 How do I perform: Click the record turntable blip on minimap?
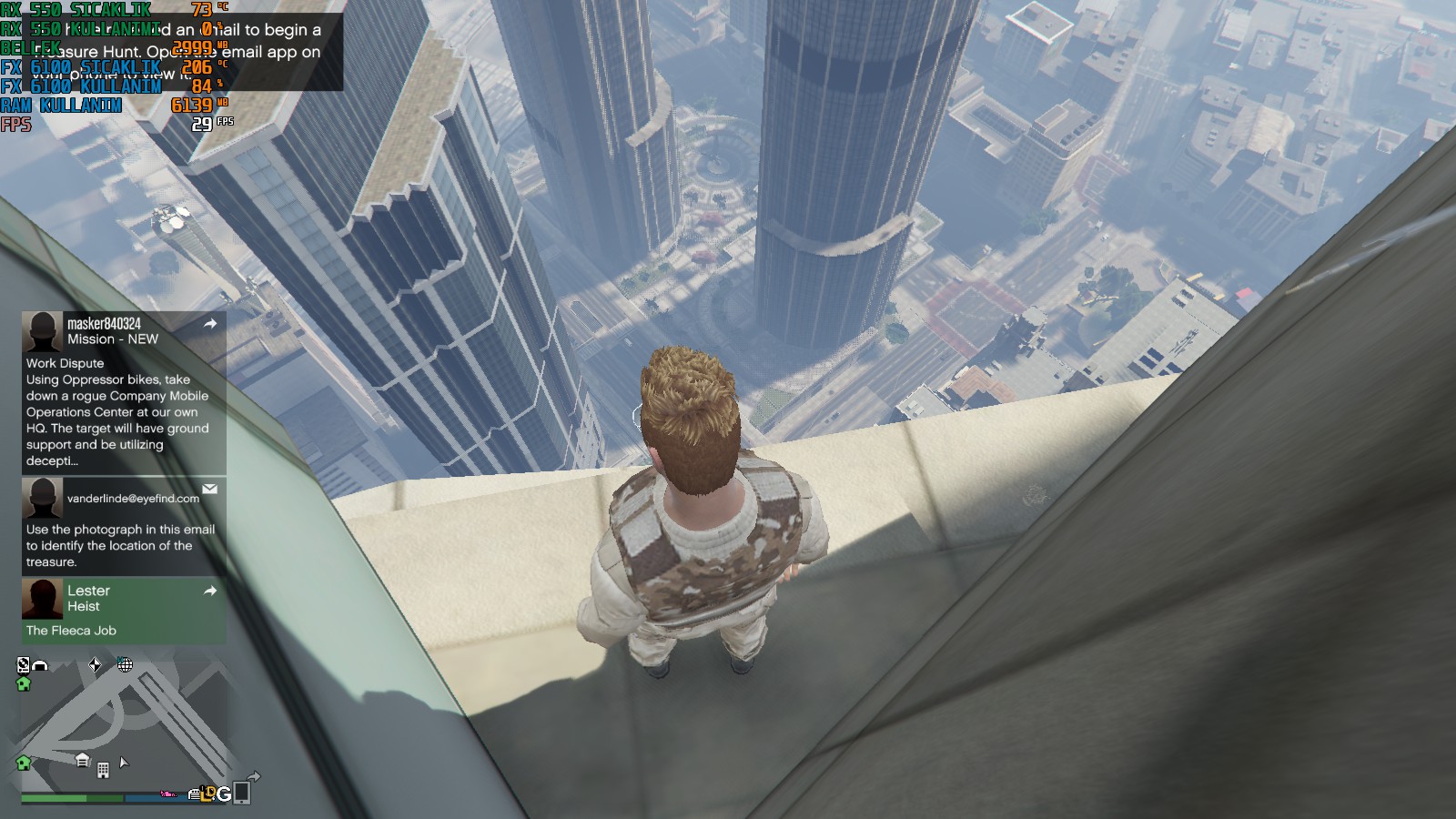23,664
